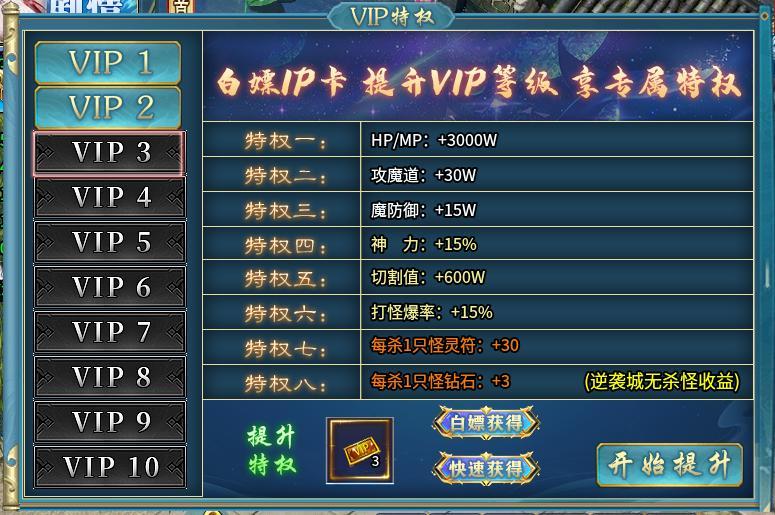Screen dimensions: 775x515
Task: Select the VIP 2 tab
Action: click(108, 107)
